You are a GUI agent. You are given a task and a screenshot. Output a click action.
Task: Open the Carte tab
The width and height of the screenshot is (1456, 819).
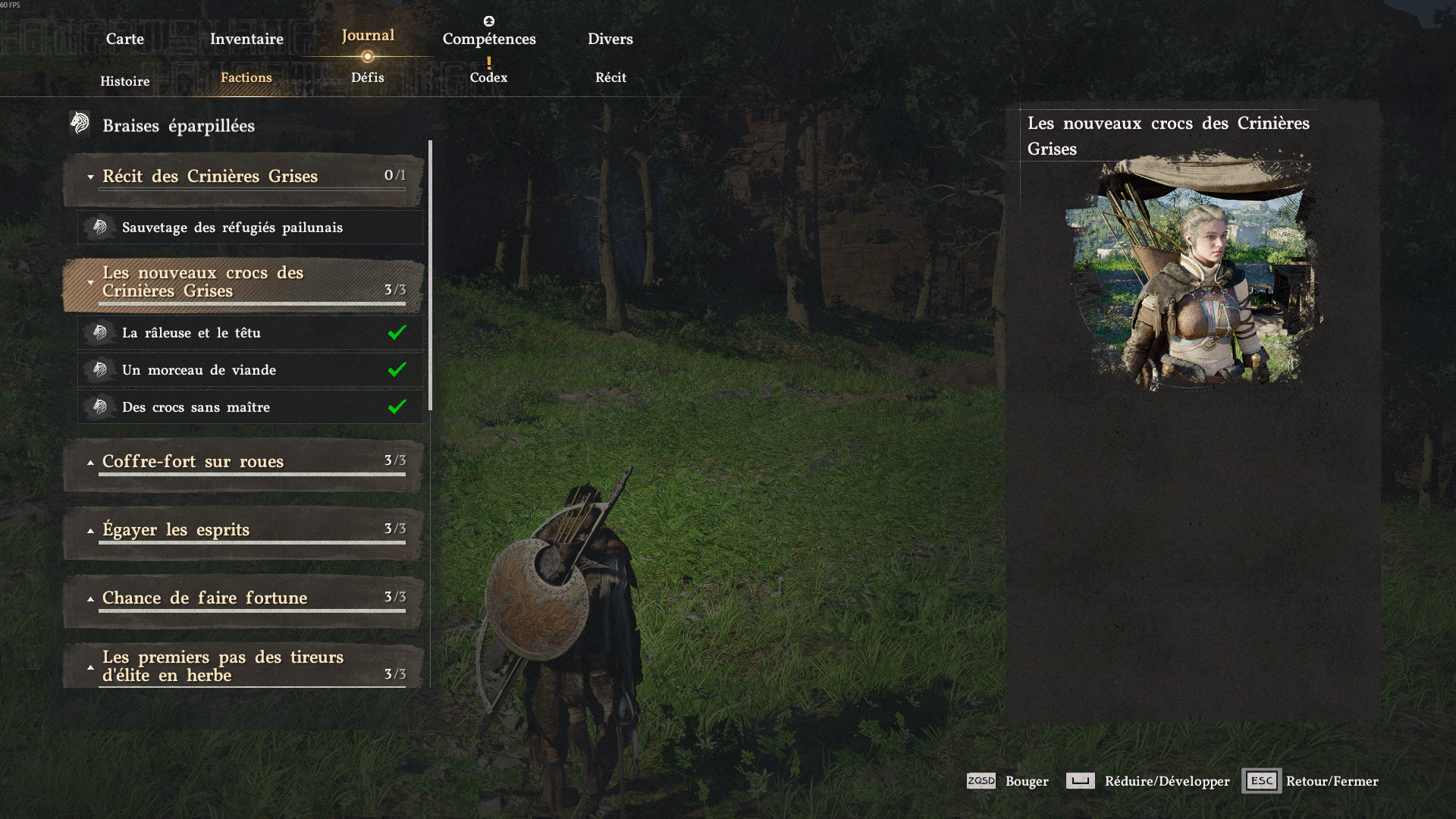124,39
